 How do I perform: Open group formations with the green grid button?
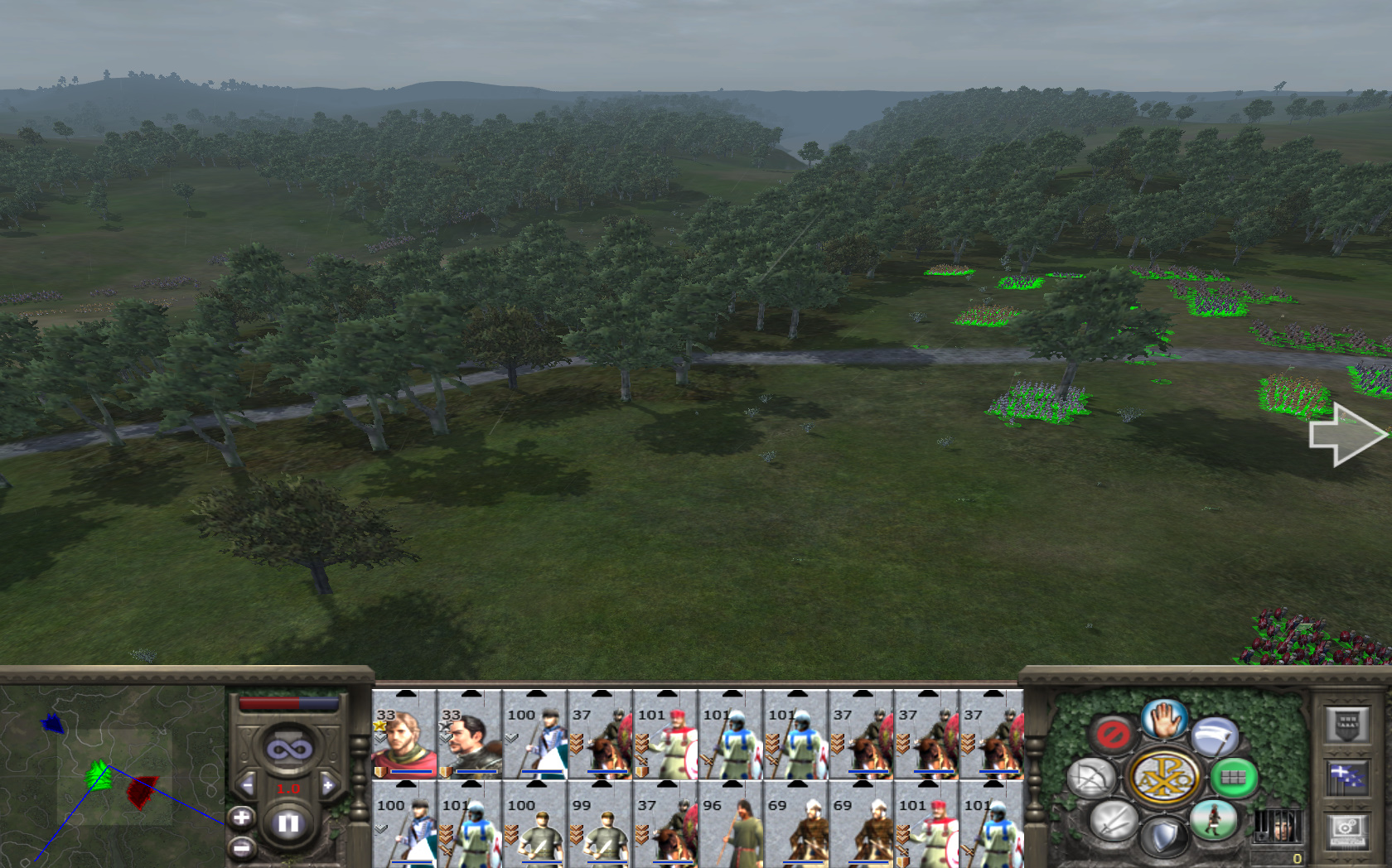pyautogui.click(x=1233, y=777)
